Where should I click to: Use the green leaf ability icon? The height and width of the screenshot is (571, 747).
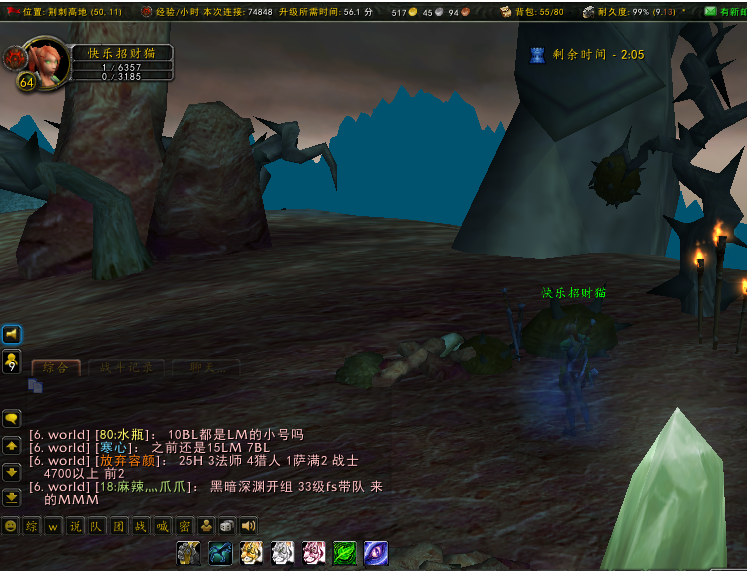[x=344, y=552]
